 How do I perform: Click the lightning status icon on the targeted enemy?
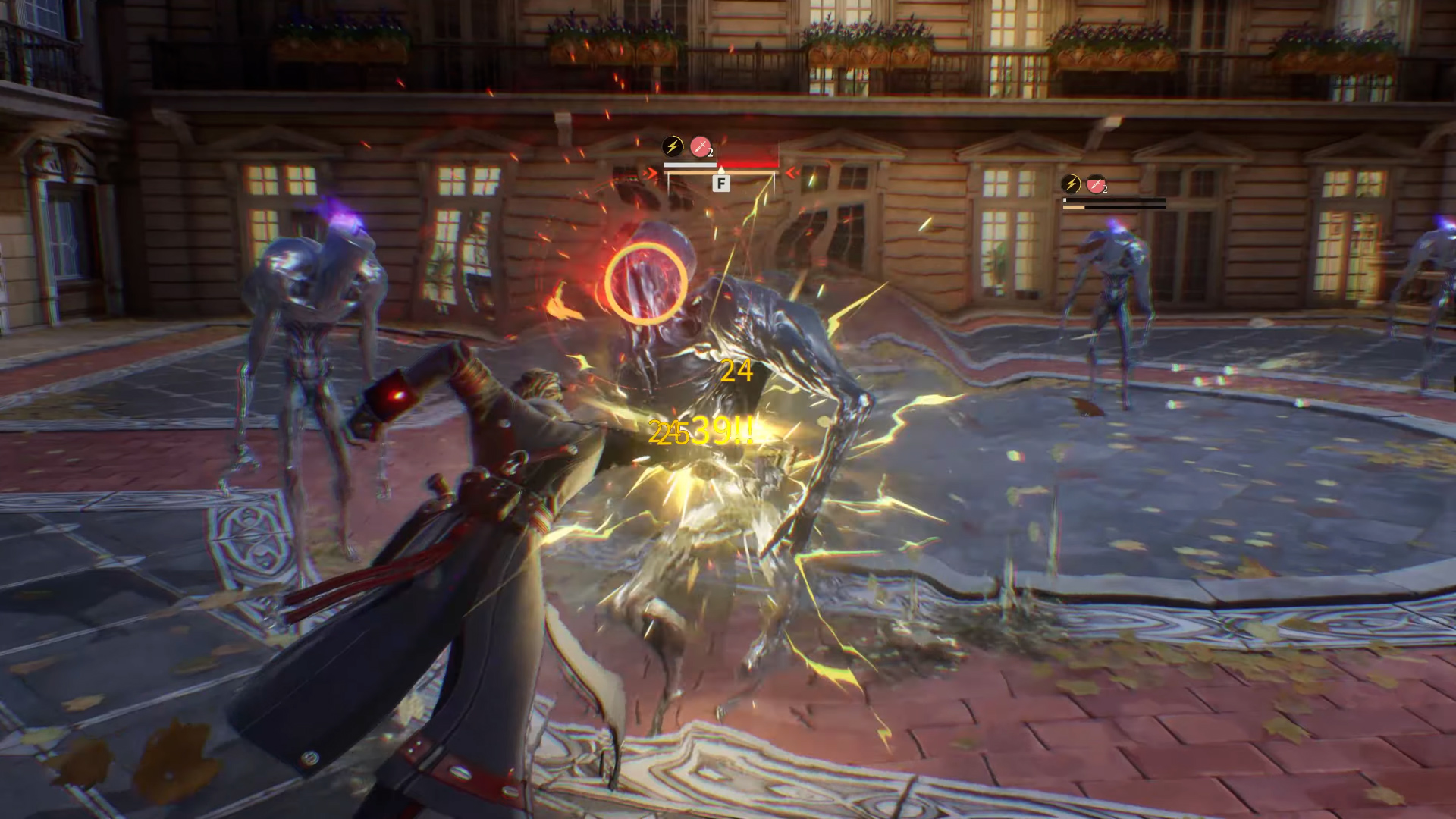click(x=673, y=146)
